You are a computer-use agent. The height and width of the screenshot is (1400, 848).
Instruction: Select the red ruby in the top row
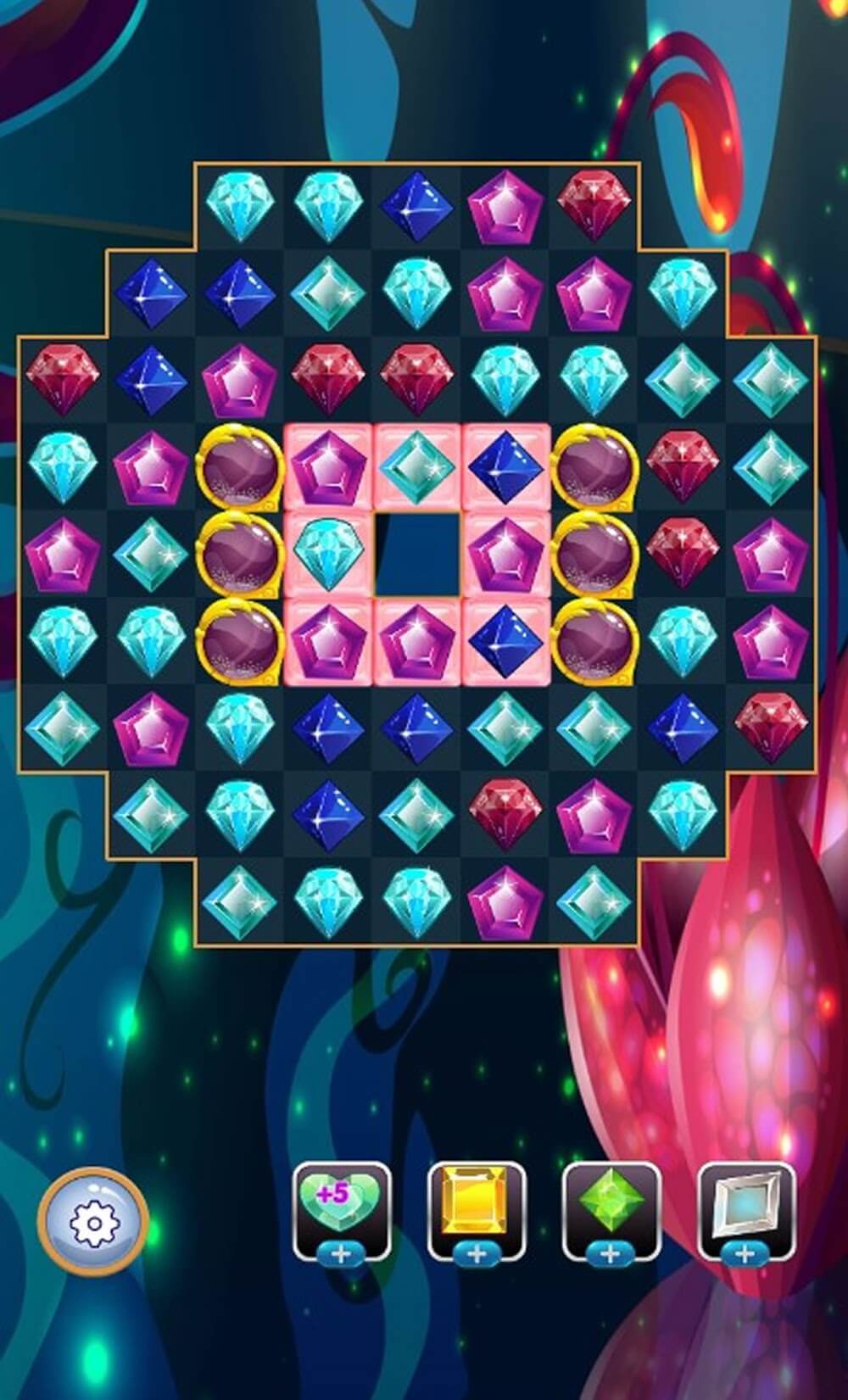[x=594, y=204]
